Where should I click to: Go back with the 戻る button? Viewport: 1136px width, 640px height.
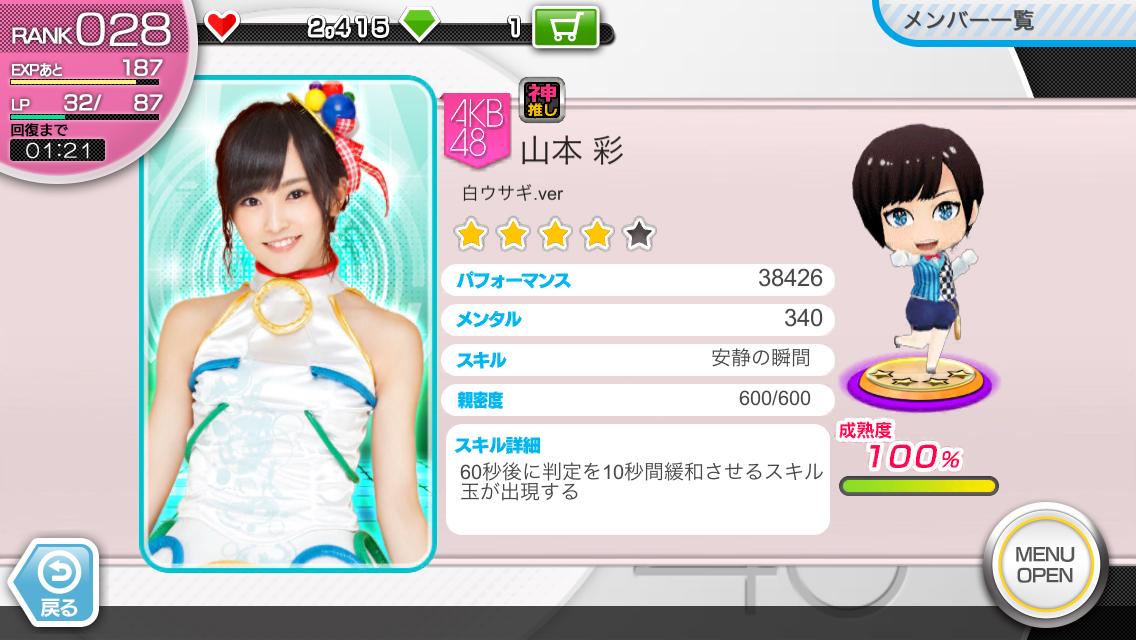(x=55, y=585)
